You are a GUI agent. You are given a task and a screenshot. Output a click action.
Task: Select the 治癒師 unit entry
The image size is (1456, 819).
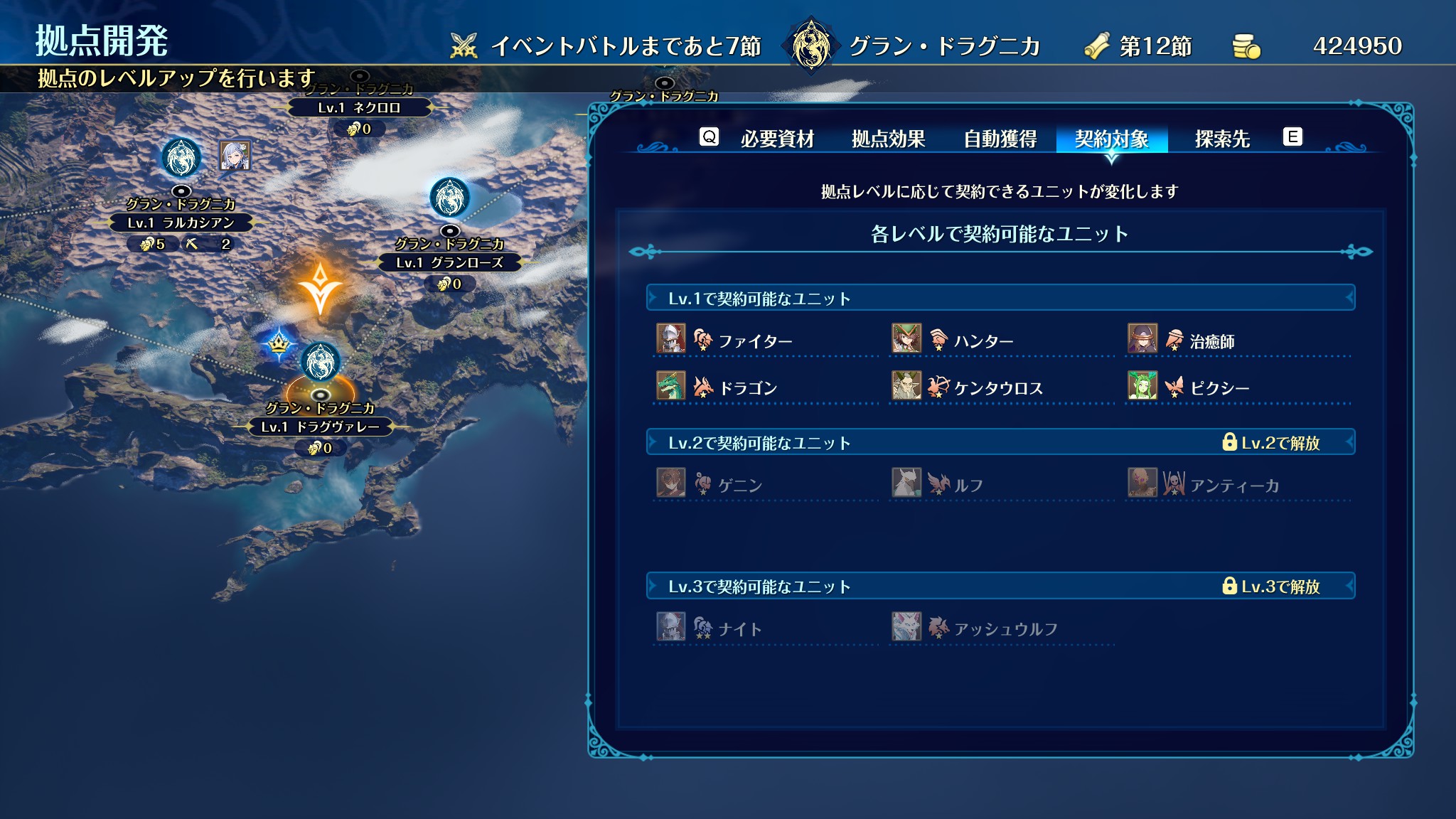click(x=1211, y=341)
